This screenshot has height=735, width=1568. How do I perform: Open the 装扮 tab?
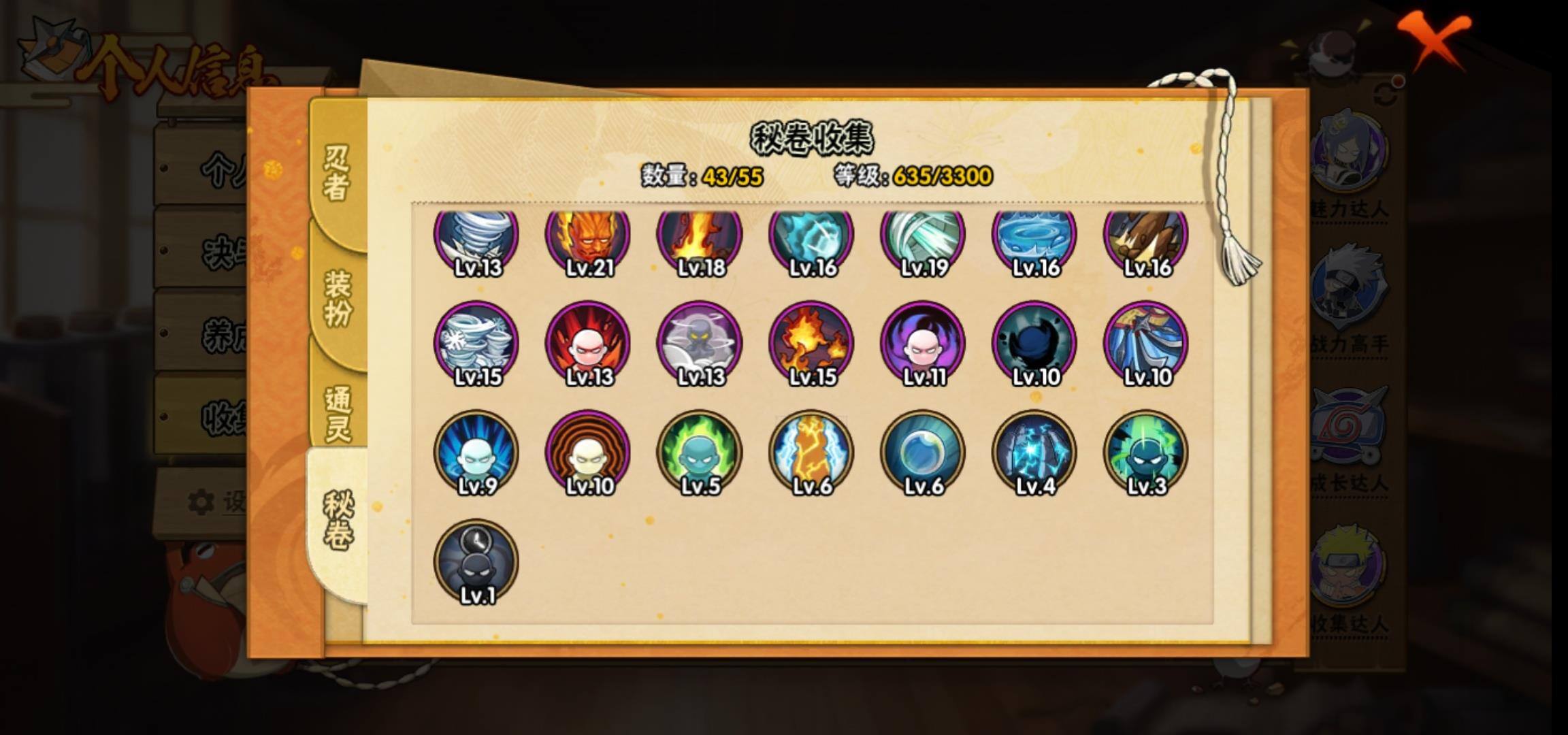click(338, 298)
